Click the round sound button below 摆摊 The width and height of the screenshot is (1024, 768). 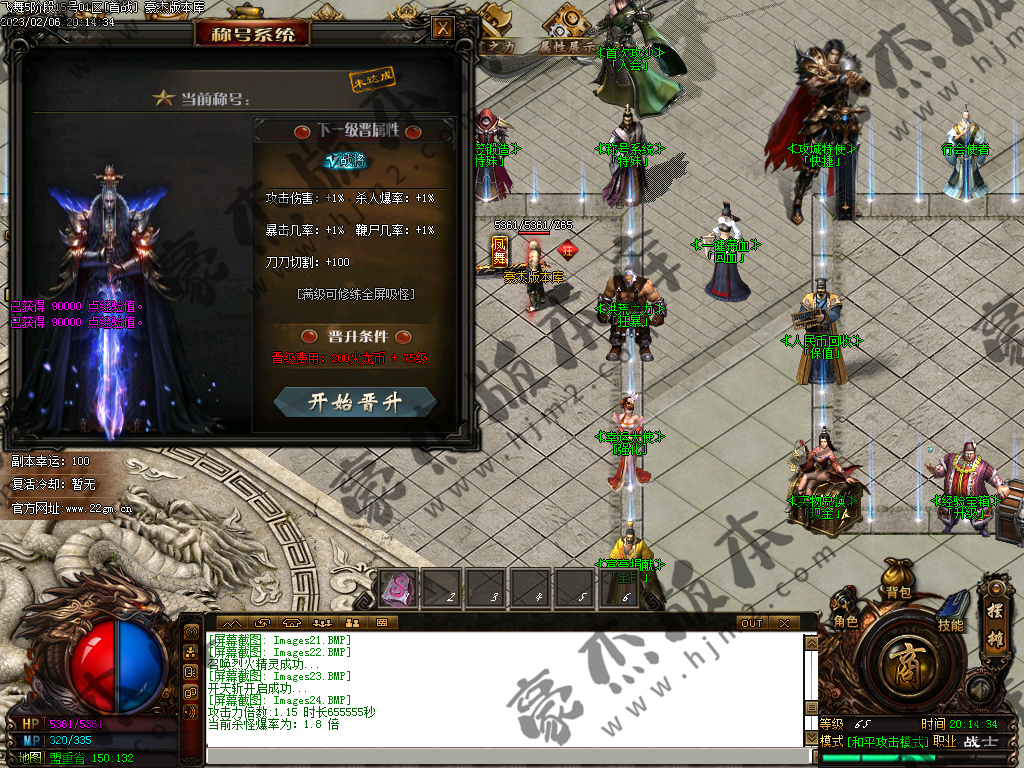pos(981,688)
